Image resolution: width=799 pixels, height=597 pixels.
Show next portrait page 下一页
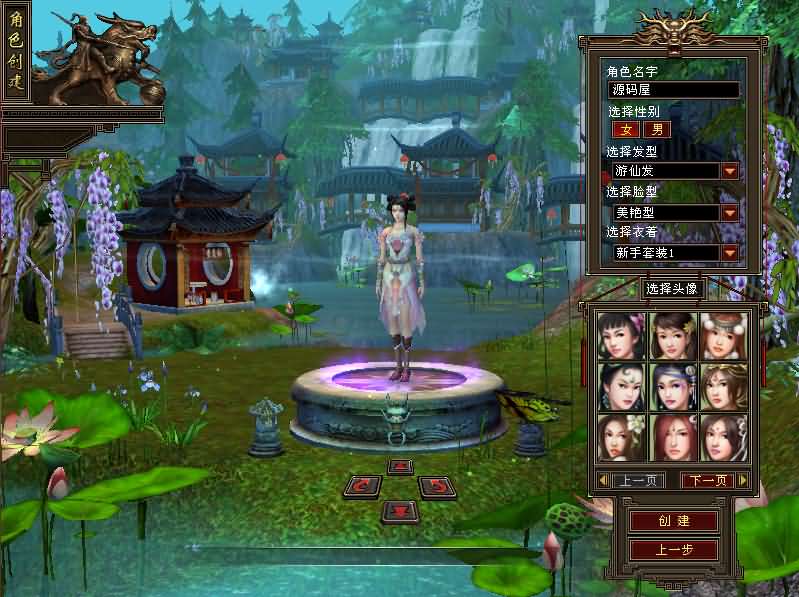(708, 481)
